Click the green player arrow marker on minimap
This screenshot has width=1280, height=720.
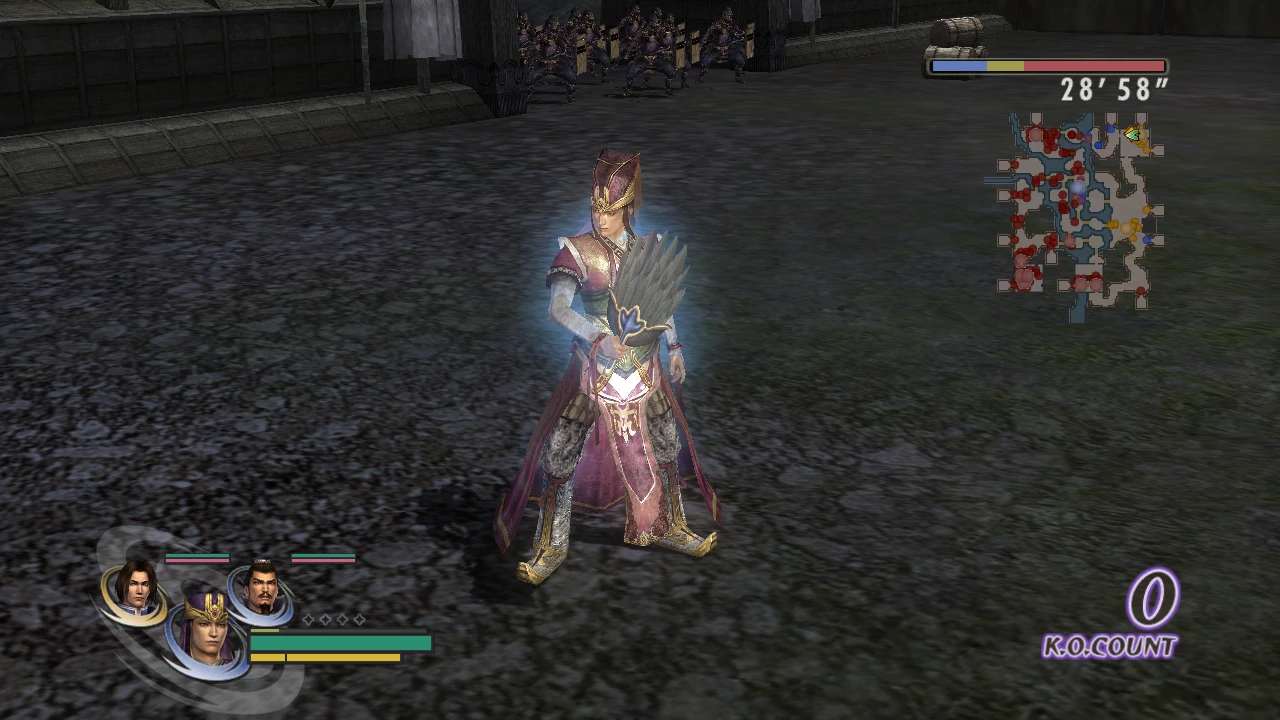coord(1131,132)
